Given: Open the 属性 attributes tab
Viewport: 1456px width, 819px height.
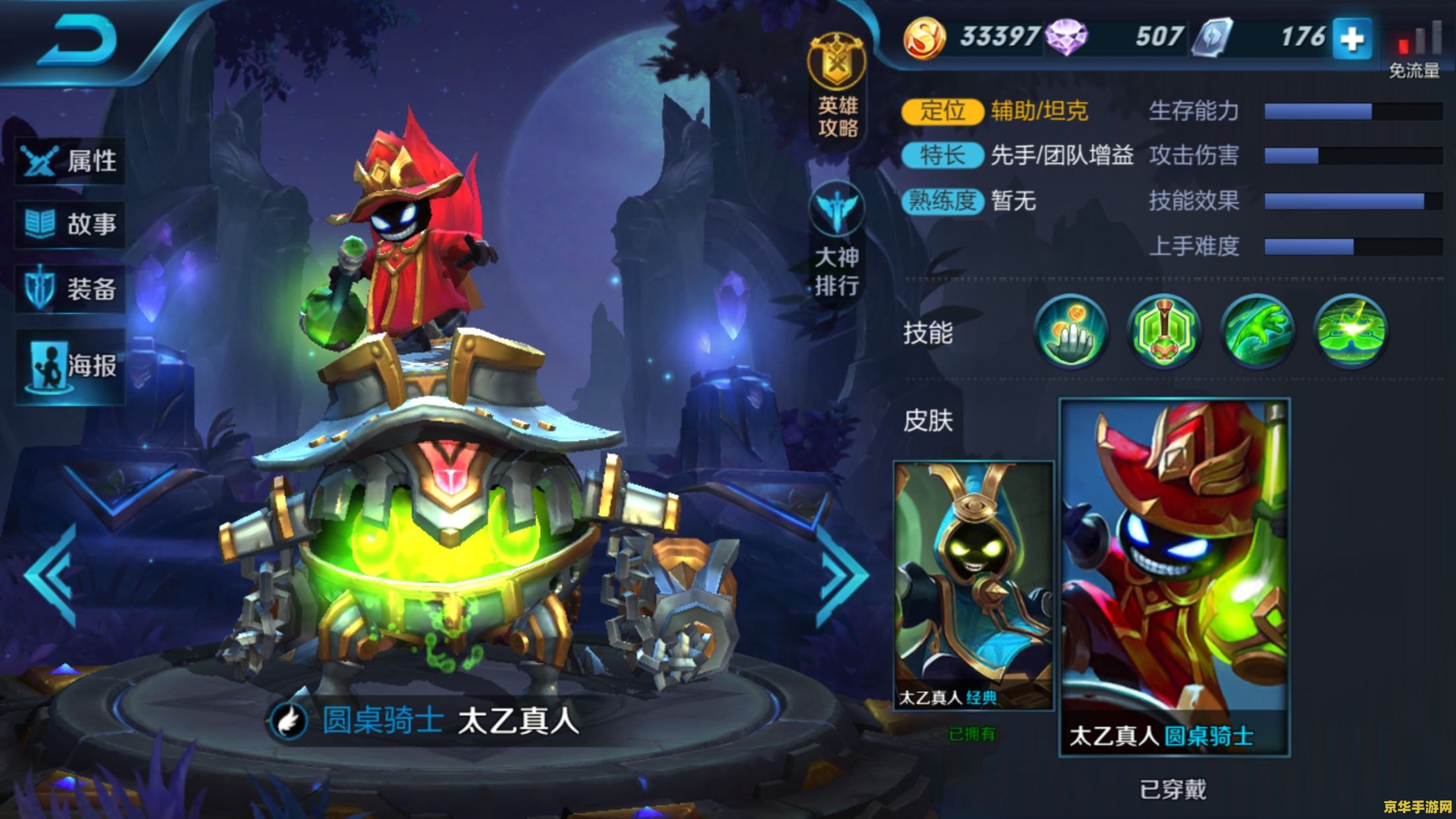Looking at the screenshot, I should [70, 161].
